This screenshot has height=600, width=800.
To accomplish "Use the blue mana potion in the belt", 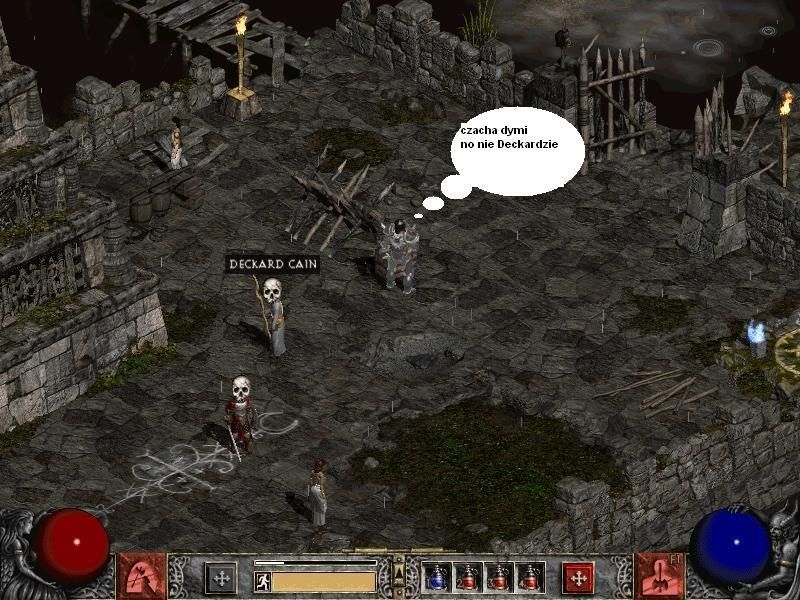I will [x=438, y=576].
